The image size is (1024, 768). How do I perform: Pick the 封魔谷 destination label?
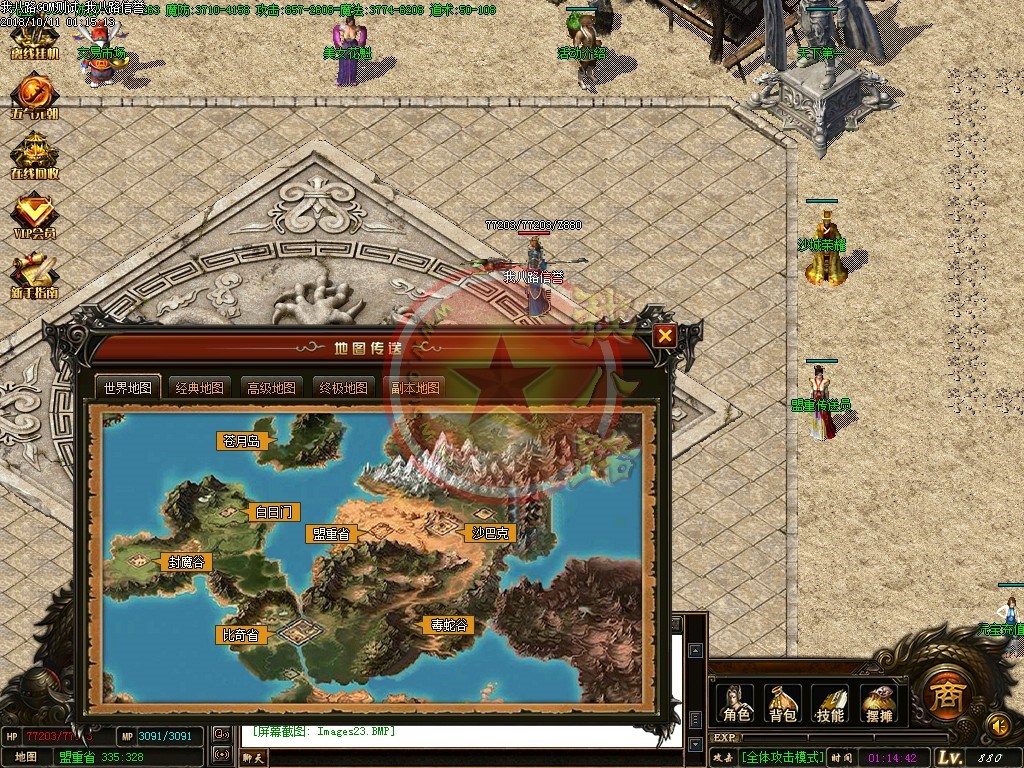click(x=184, y=562)
